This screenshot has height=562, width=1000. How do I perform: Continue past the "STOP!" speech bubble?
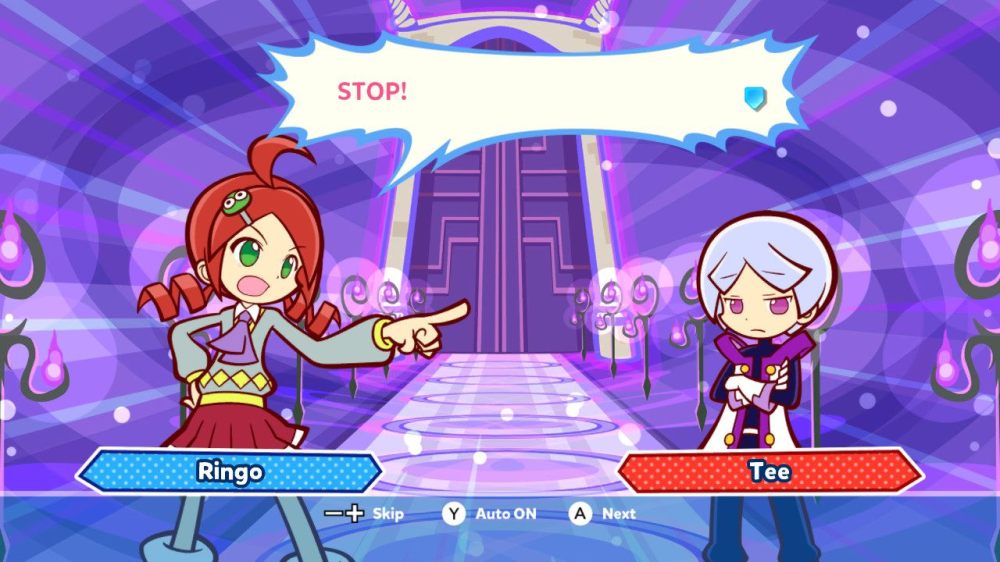(603, 514)
